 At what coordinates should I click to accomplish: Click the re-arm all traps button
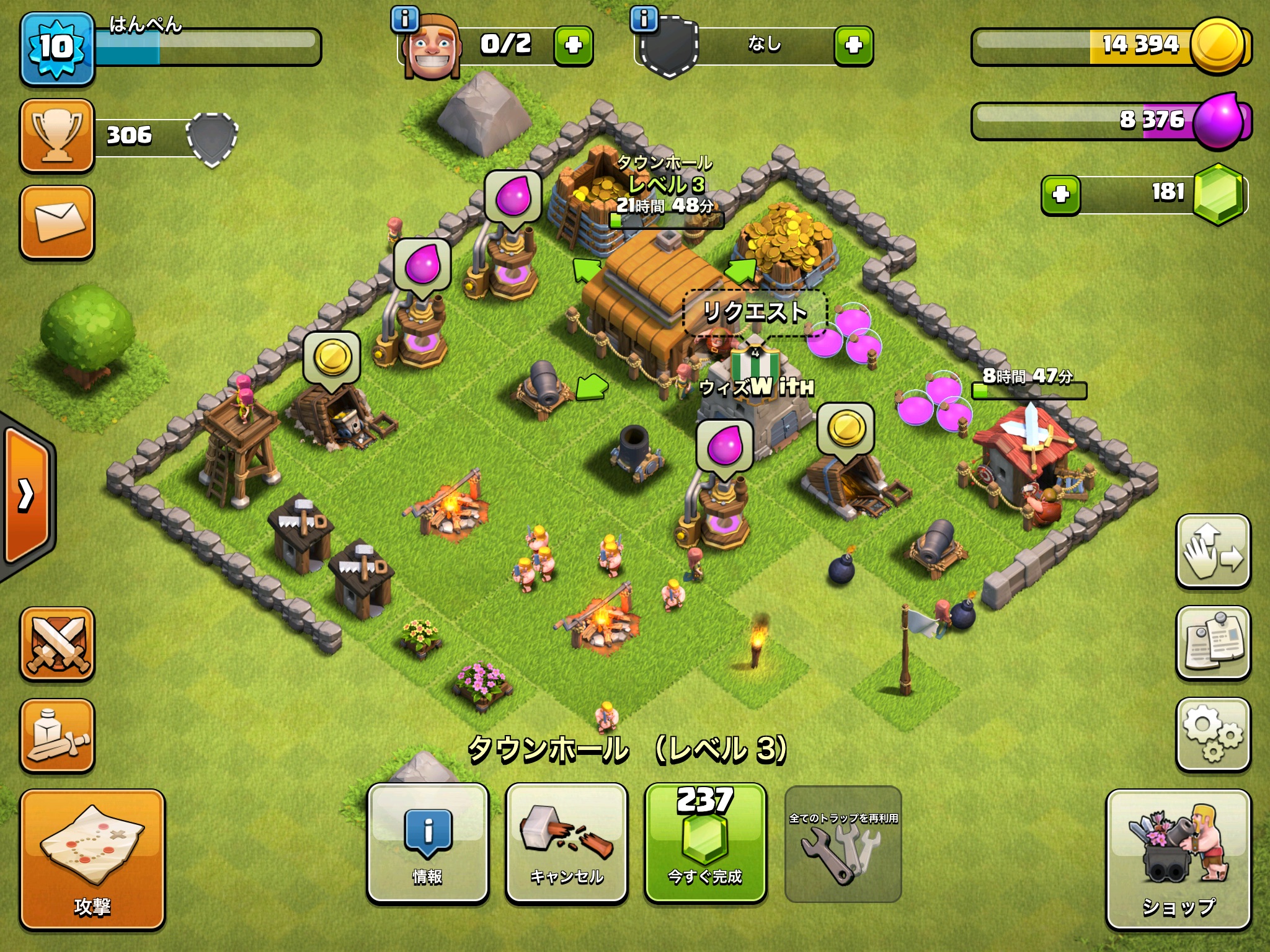(x=843, y=844)
